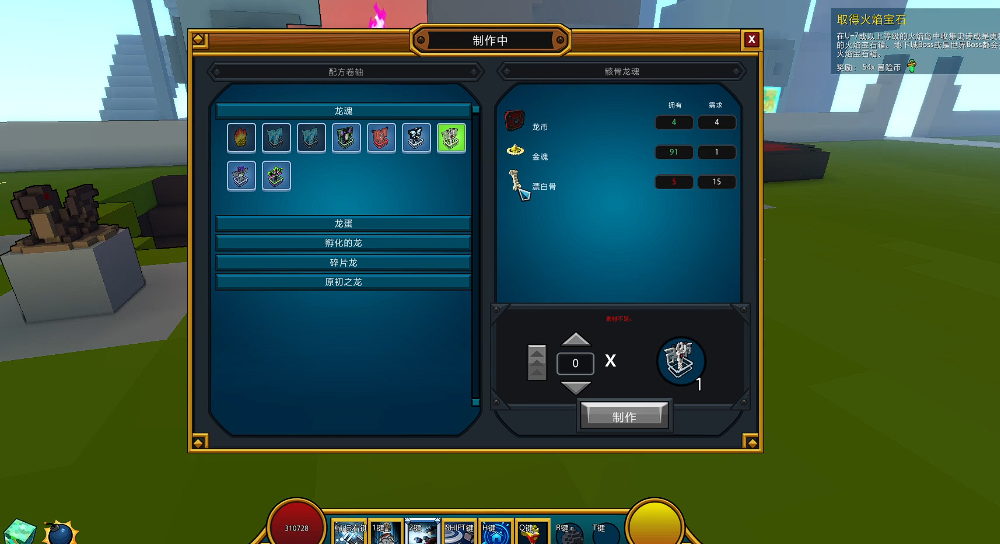The image size is (1000, 544).
Task: Open the 孵化的龙 recipe category
Action: click(x=343, y=242)
